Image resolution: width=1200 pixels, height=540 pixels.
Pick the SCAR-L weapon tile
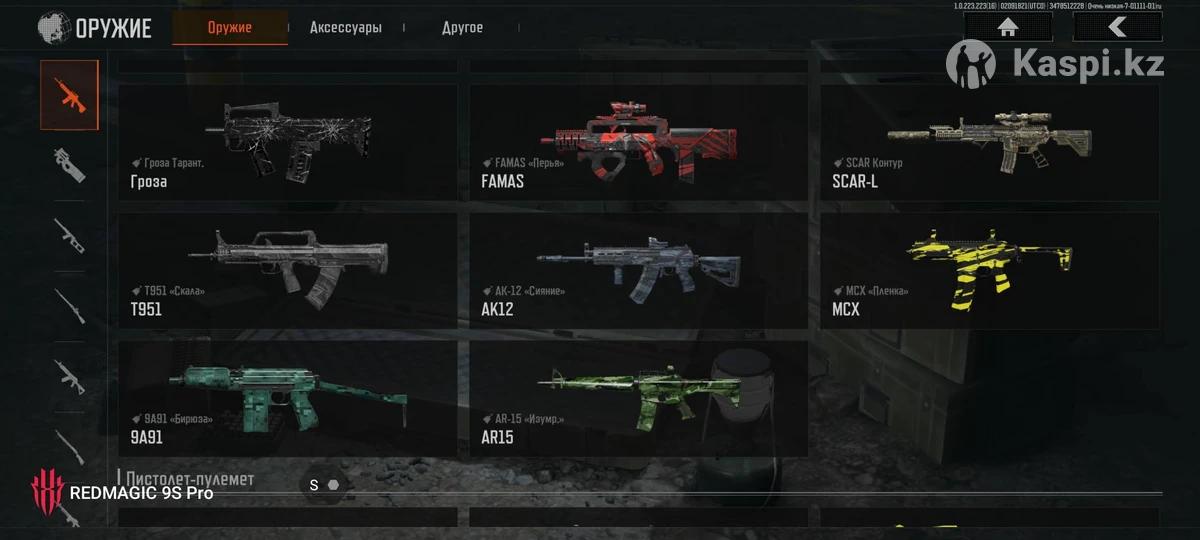pyautogui.click(x=989, y=142)
